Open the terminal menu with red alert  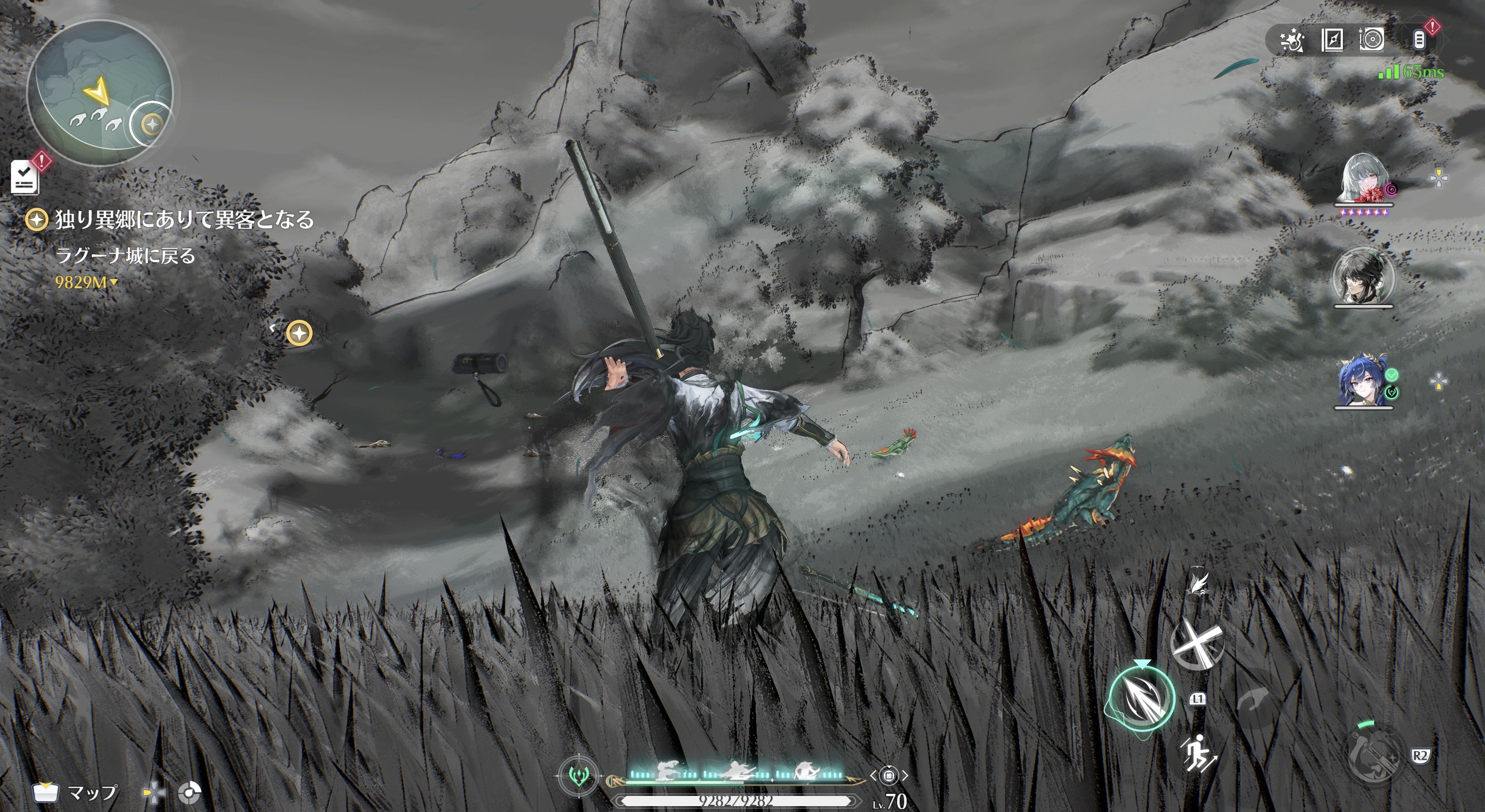coord(1419,39)
